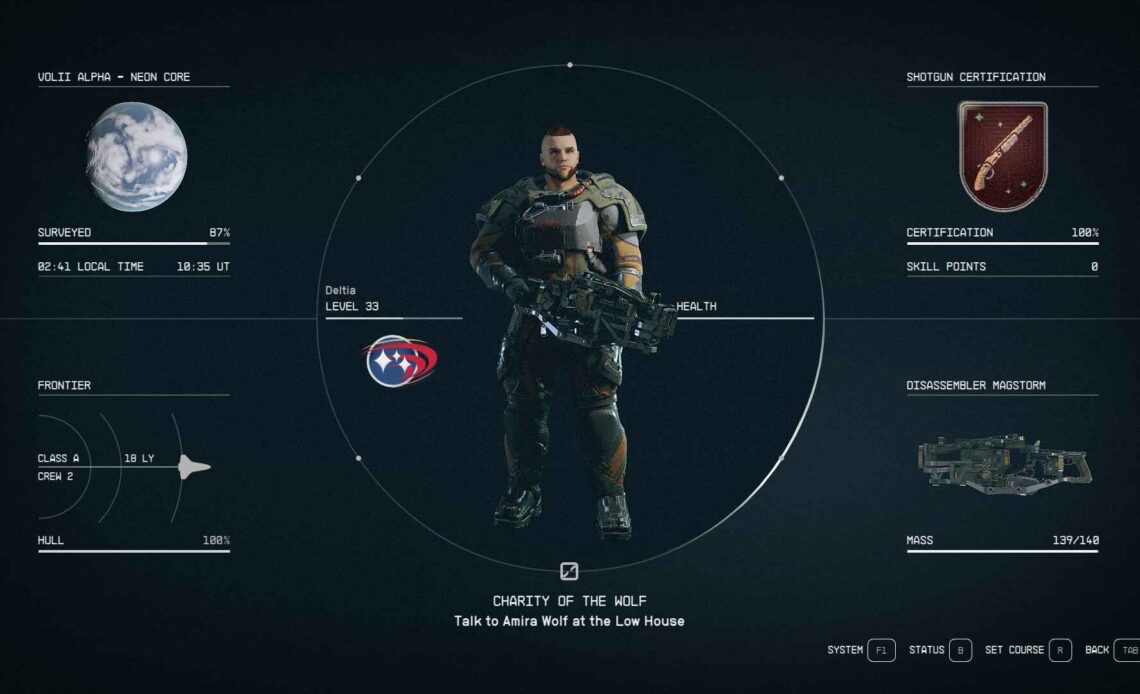Select the Constellation emblem under Level 33

click(400, 361)
